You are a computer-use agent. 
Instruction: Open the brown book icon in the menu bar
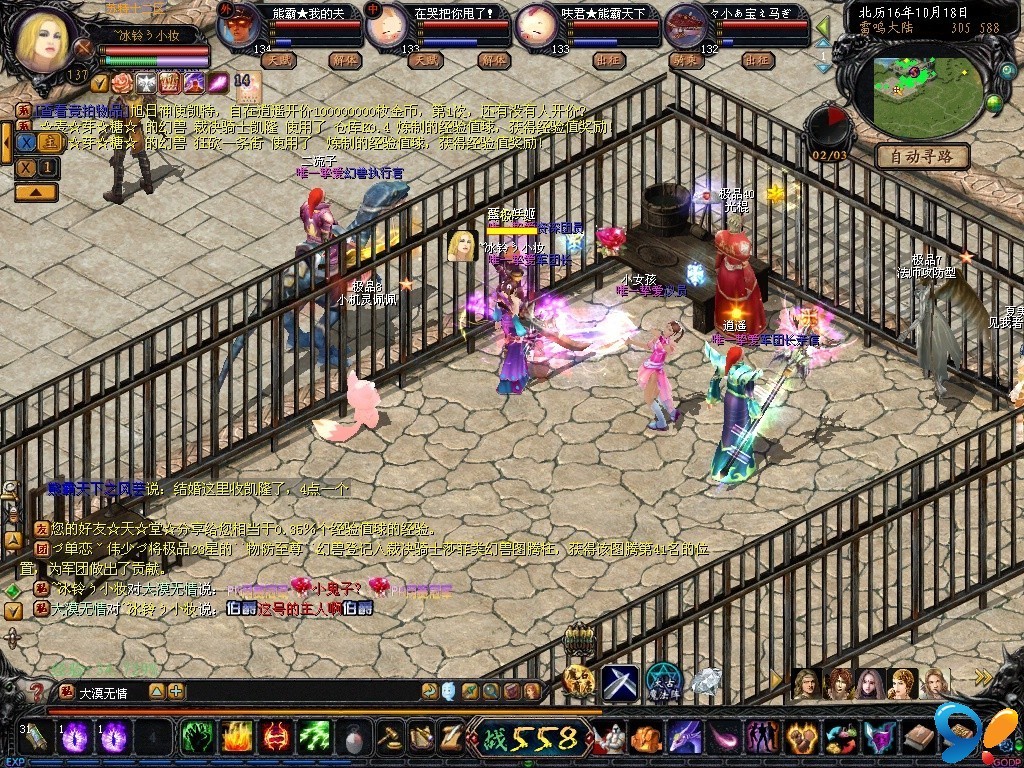919,739
